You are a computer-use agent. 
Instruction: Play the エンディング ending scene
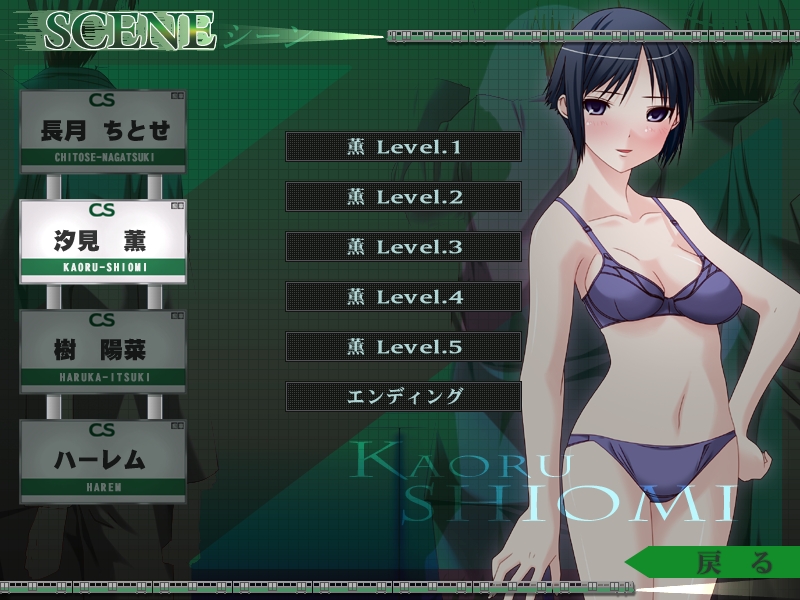coord(403,396)
